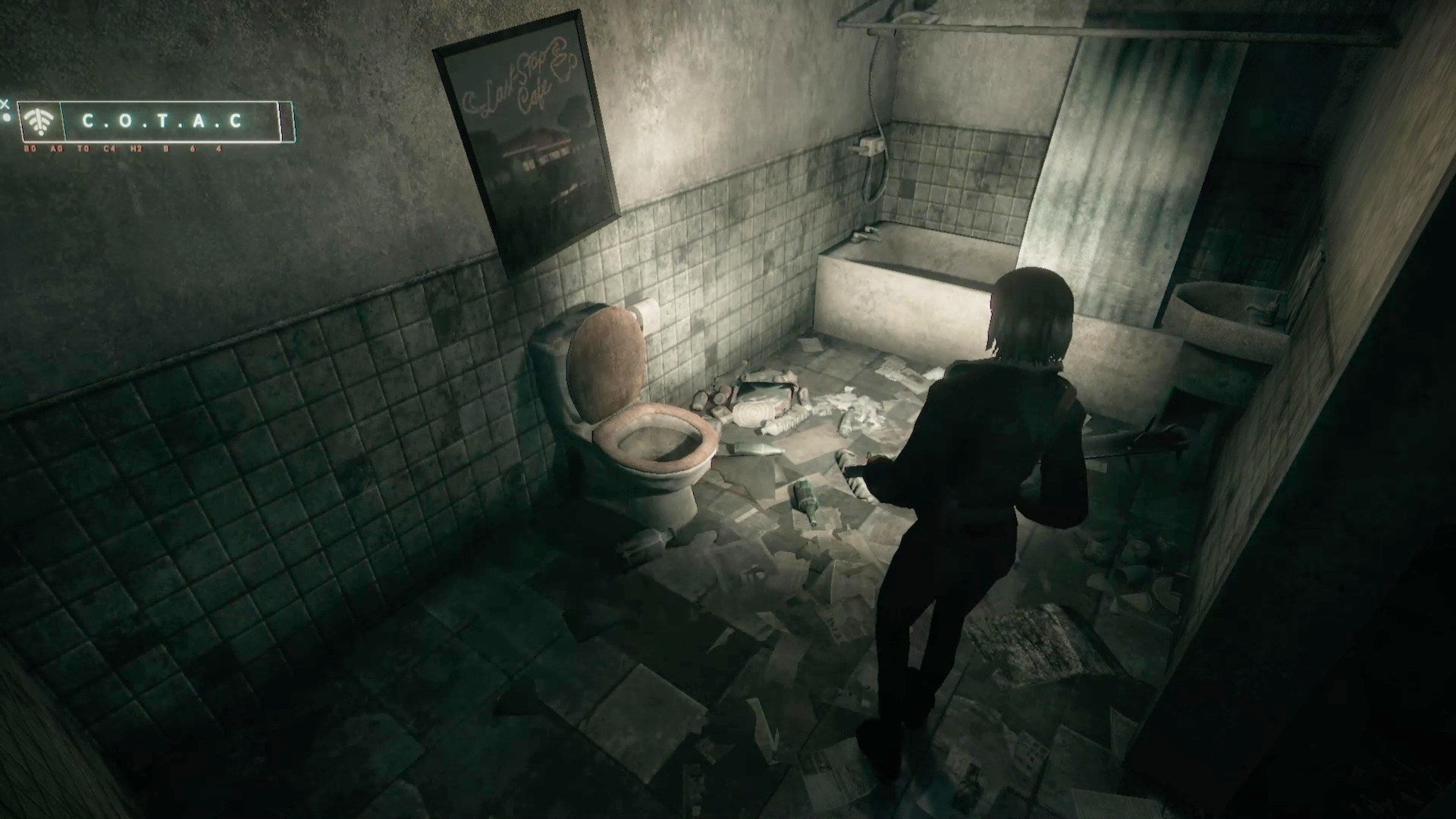Click the X button prompt icon
This screenshot has width=1456, height=819.
point(5,104)
